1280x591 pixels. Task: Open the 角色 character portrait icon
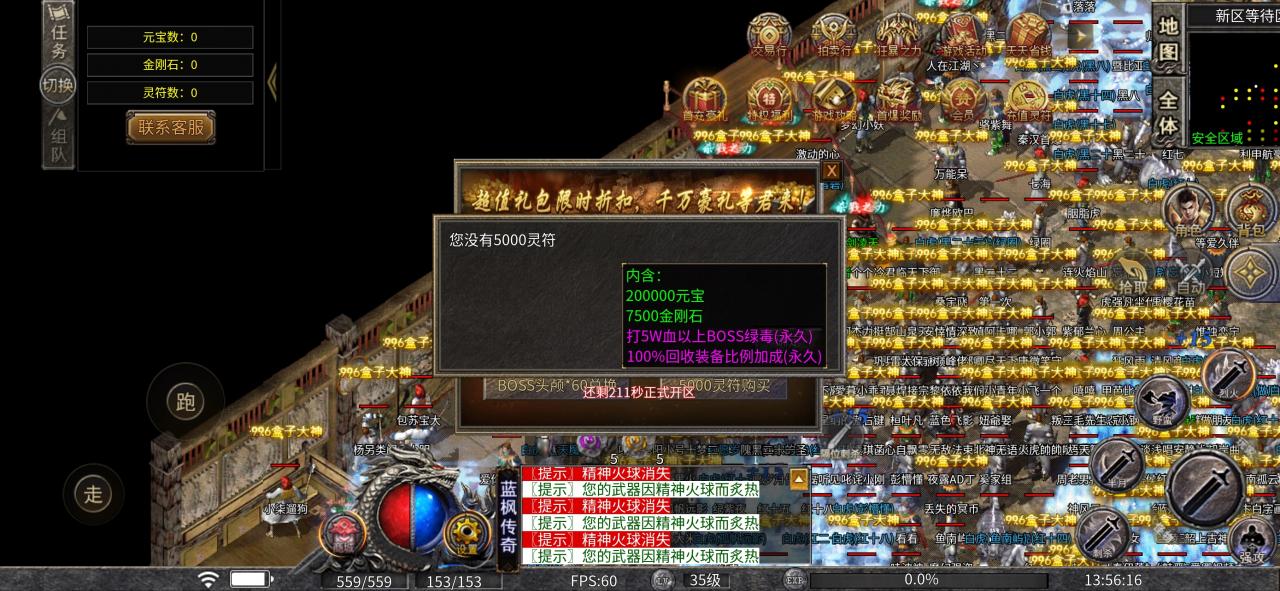coord(1188,212)
